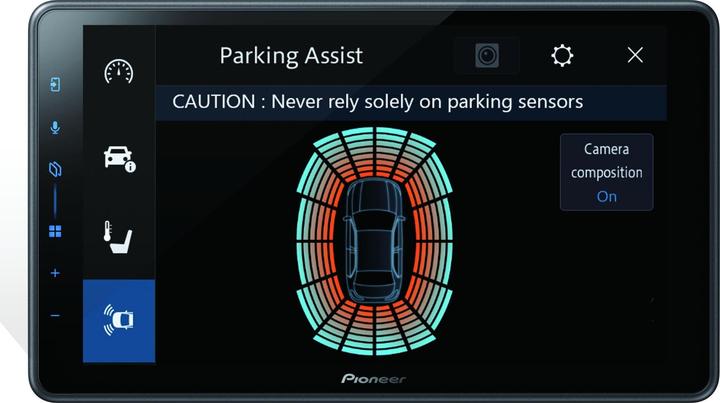Tap the phone mirroring icon
The height and width of the screenshot is (403, 720).
(55, 170)
